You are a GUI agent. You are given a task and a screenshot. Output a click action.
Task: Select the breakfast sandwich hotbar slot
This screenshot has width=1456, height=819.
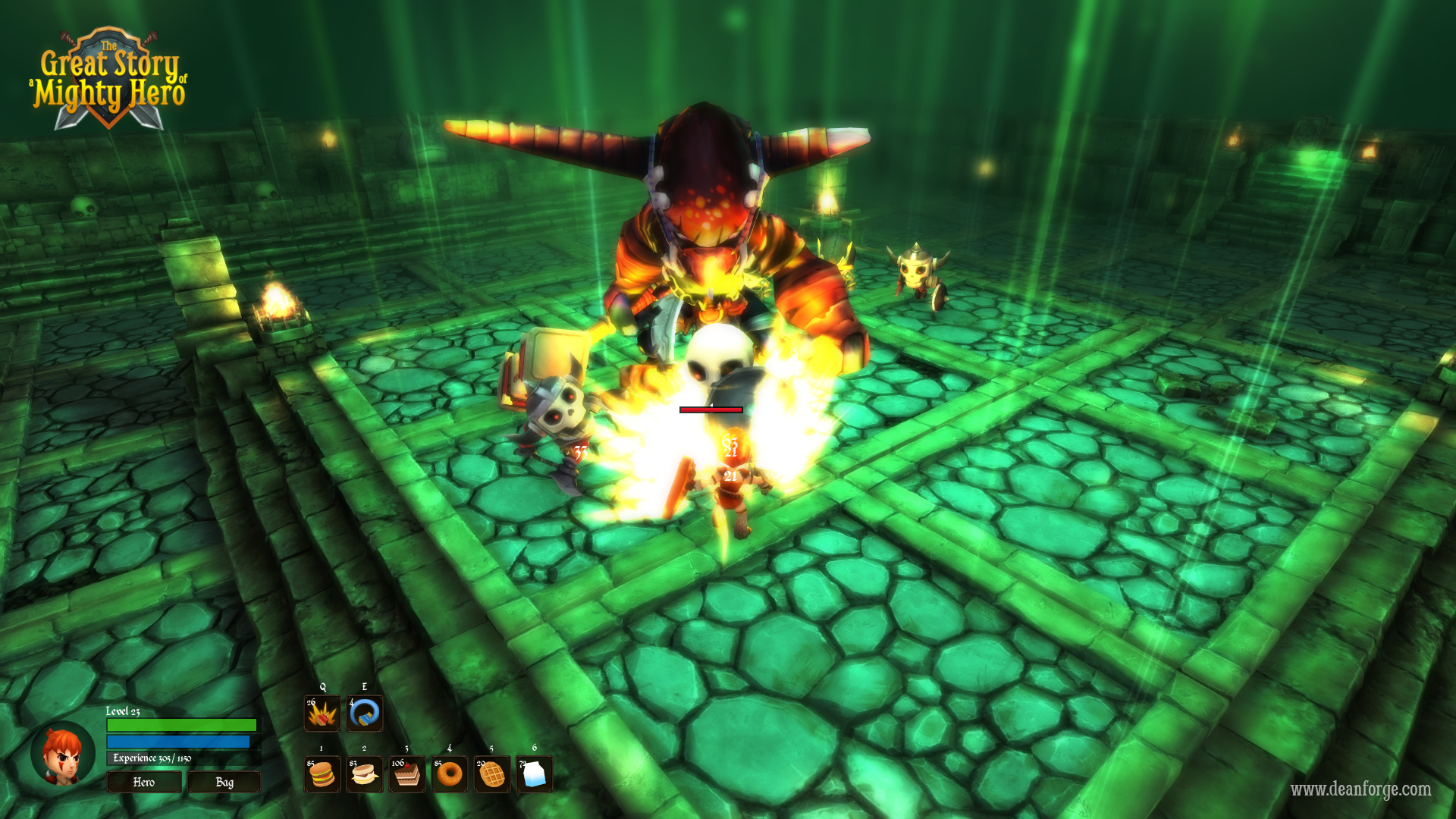[365, 774]
